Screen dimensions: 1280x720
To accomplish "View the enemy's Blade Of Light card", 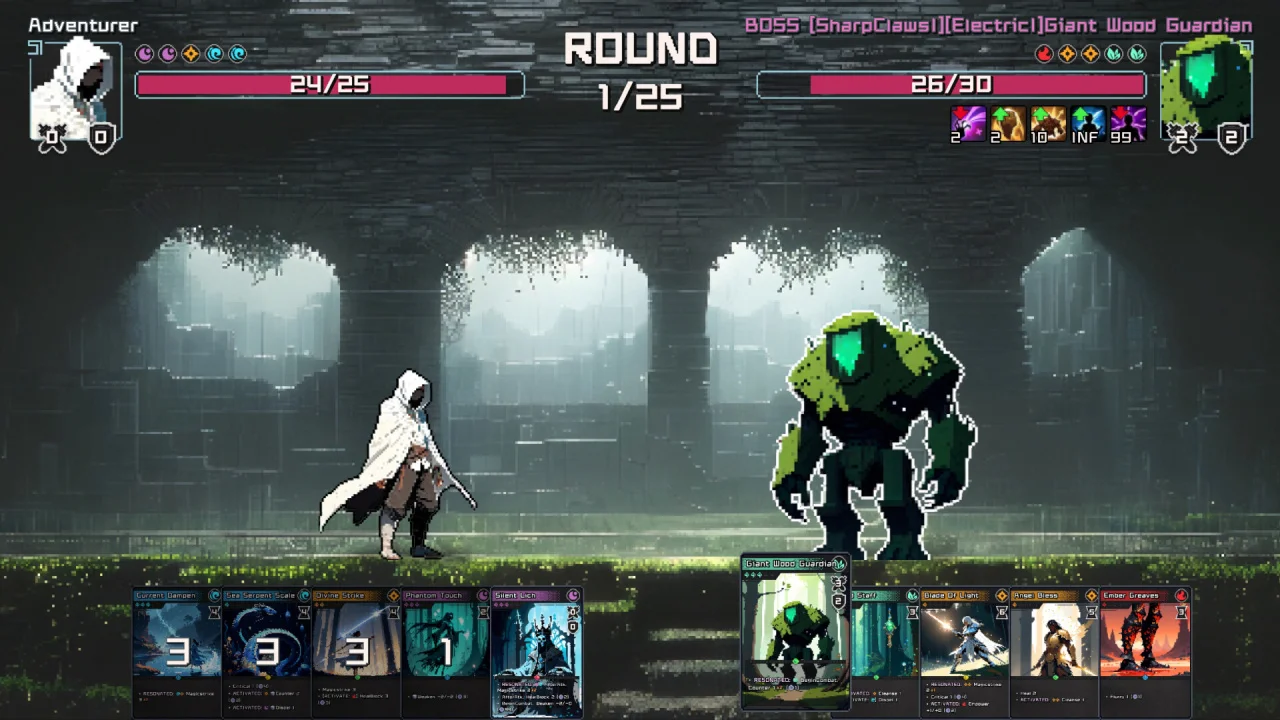I will pyautogui.click(x=963, y=650).
